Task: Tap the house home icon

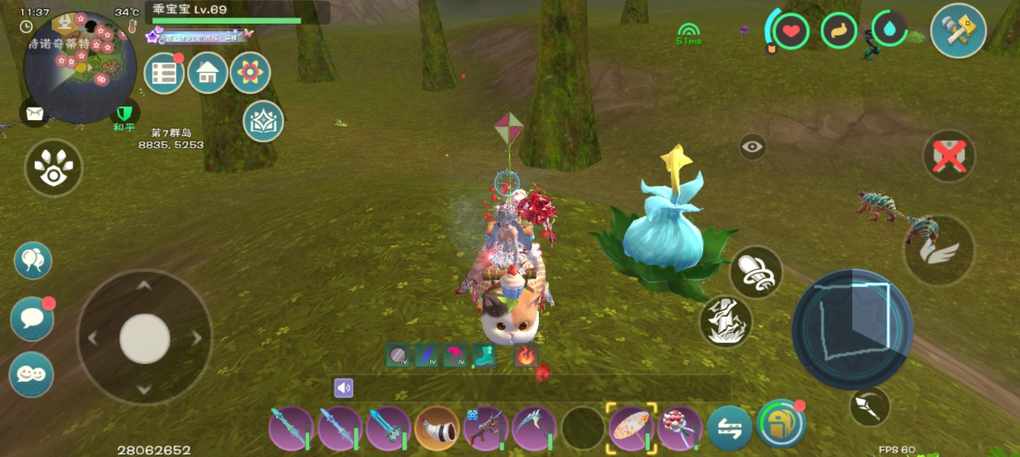Action: [208, 73]
